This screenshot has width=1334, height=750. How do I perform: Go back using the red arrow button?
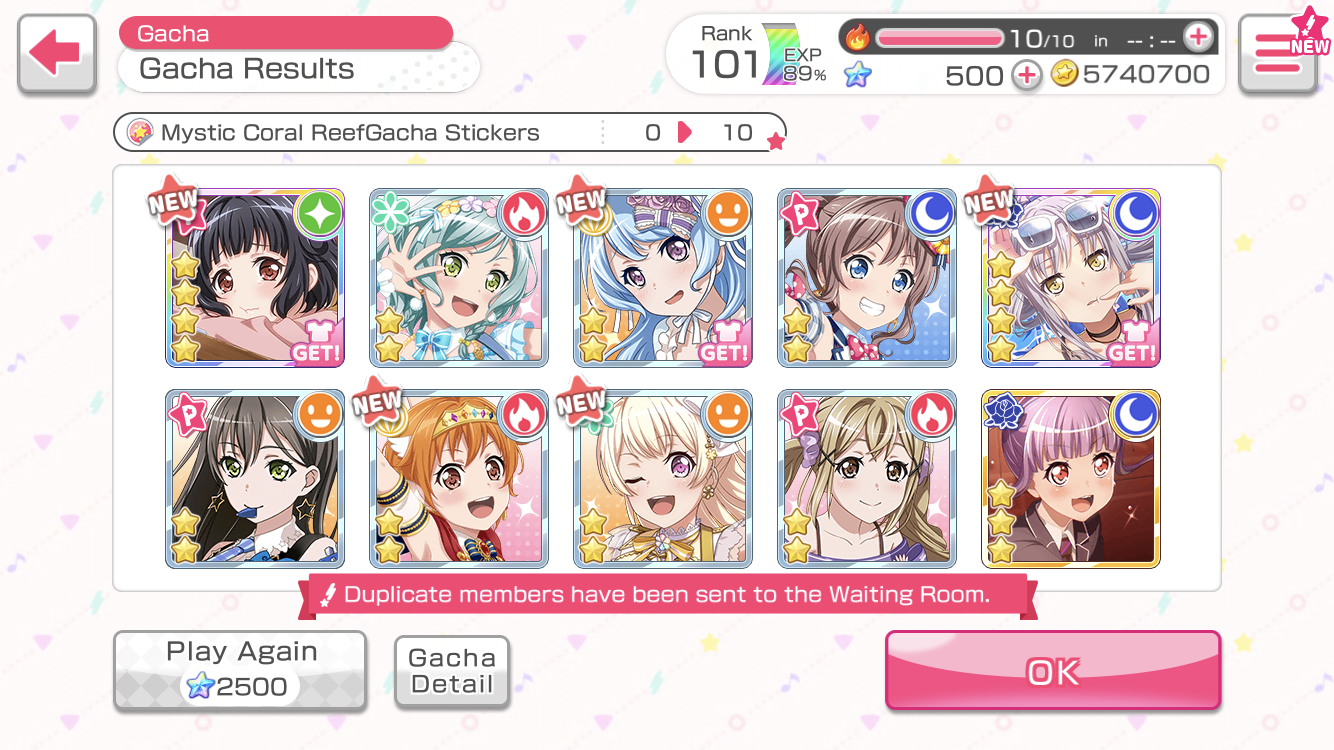(57, 54)
